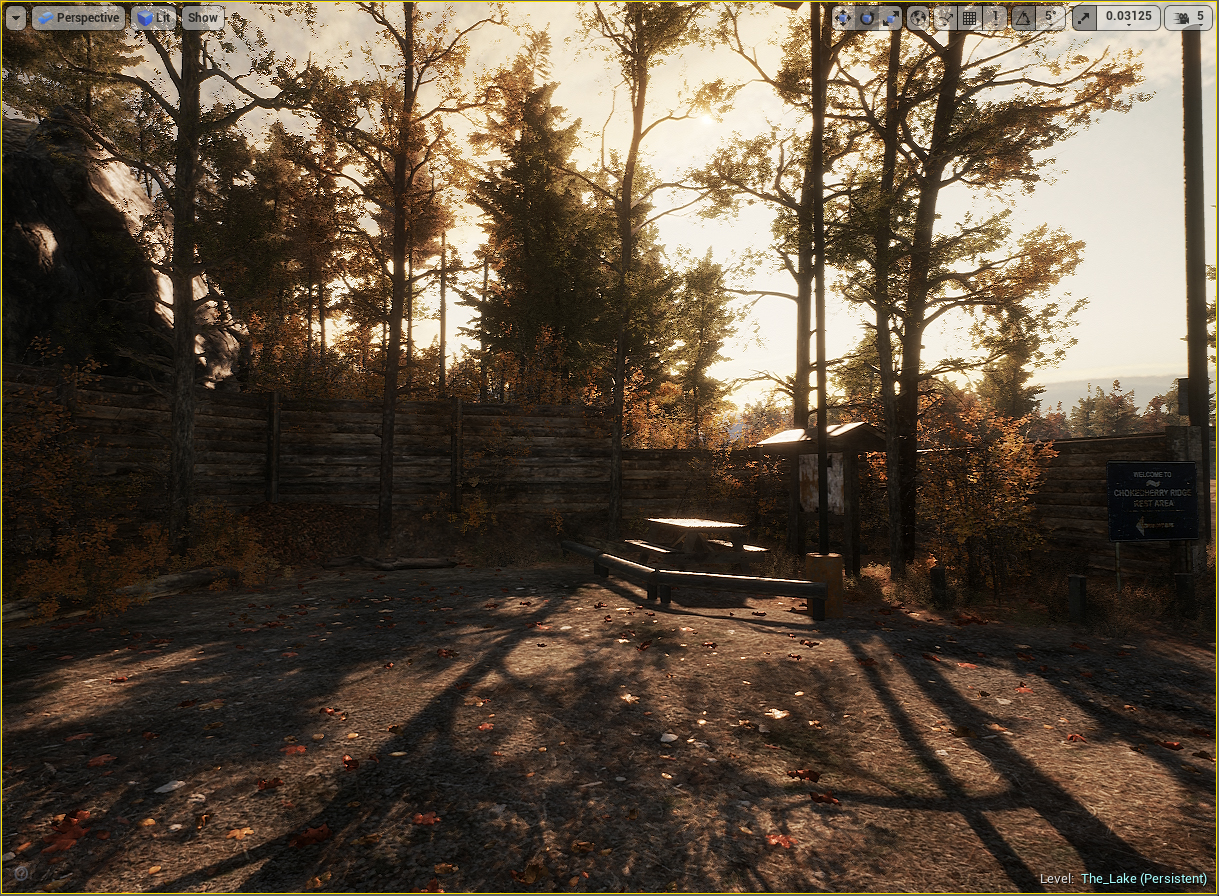The width and height of the screenshot is (1219, 896).
Task: Toggle rotation snapping triangle icon
Action: coord(1023,18)
